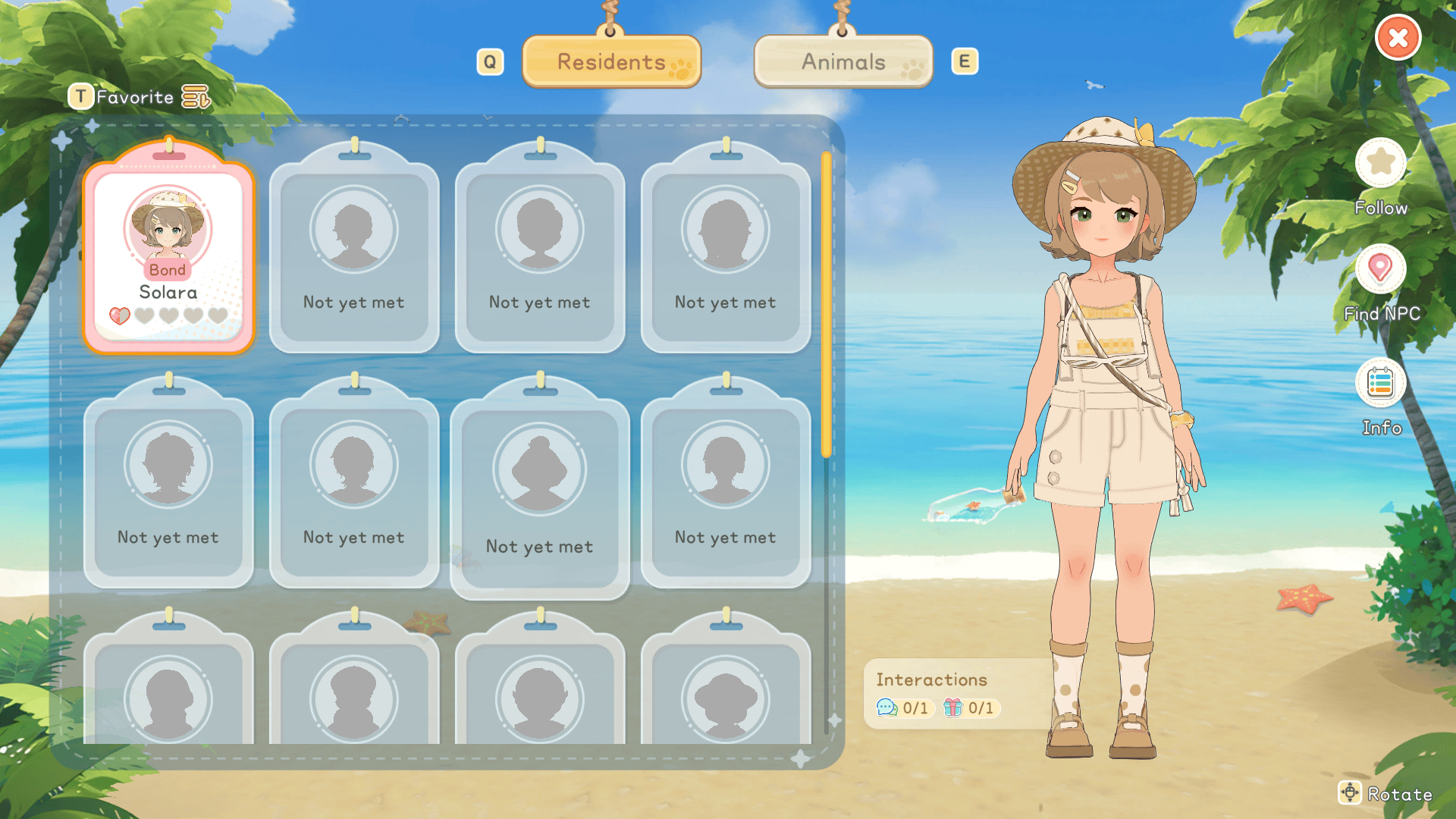Close the residents menu

(1398, 38)
